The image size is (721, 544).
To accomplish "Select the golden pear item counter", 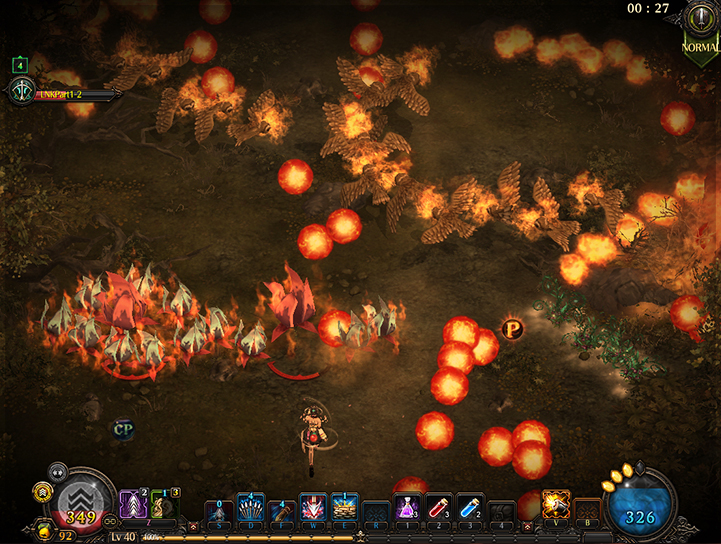I will coord(44,530).
